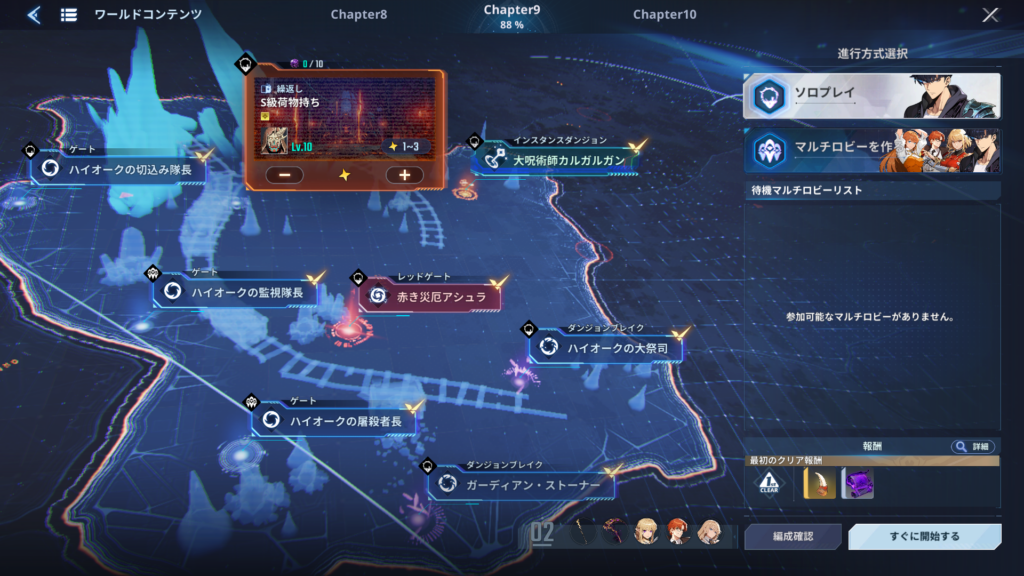The image size is (1024, 576).
Task: Go back with the top-left arrow
Action: pyautogui.click(x=33, y=15)
